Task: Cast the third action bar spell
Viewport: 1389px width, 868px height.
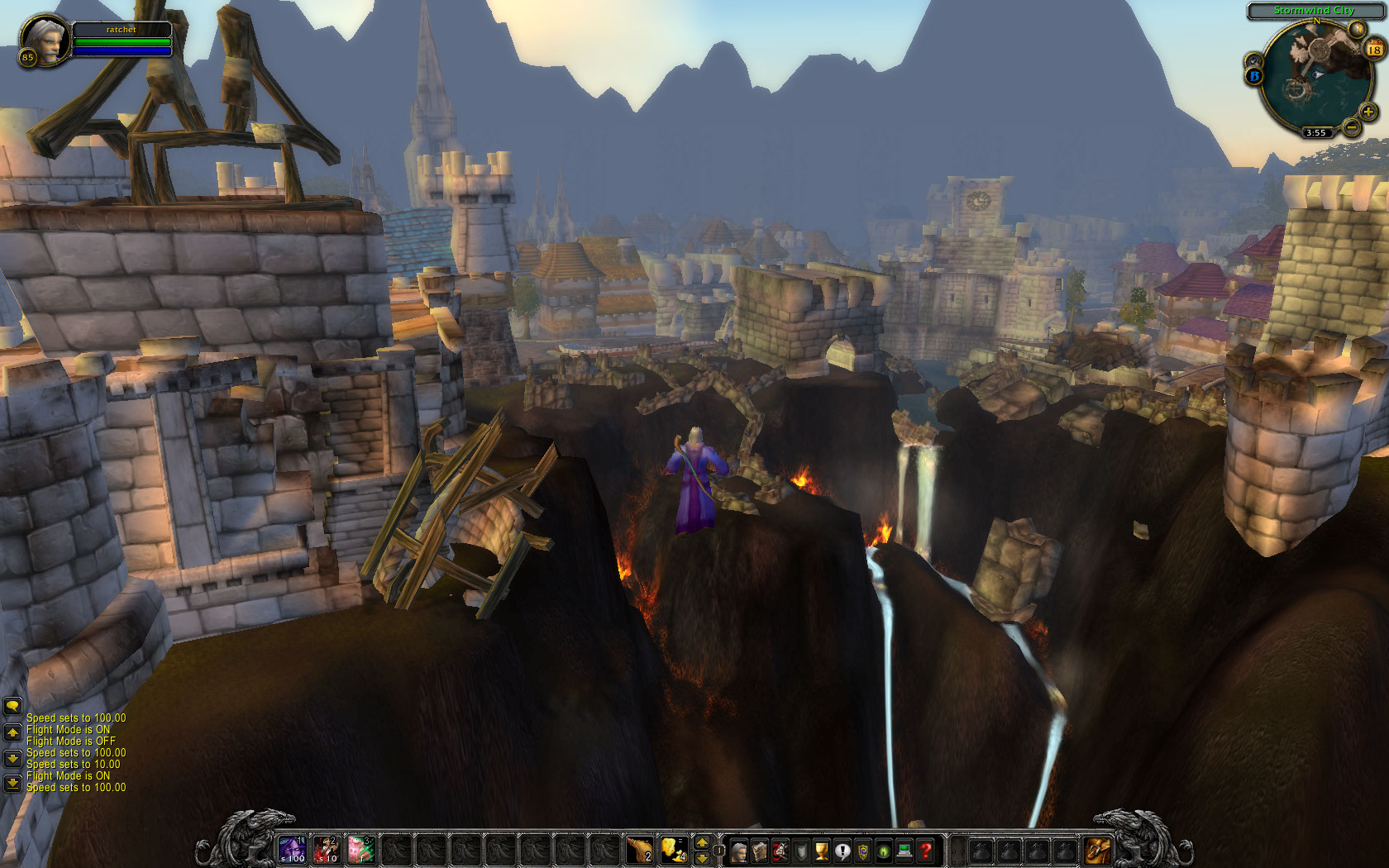Action: click(x=361, y=849)
